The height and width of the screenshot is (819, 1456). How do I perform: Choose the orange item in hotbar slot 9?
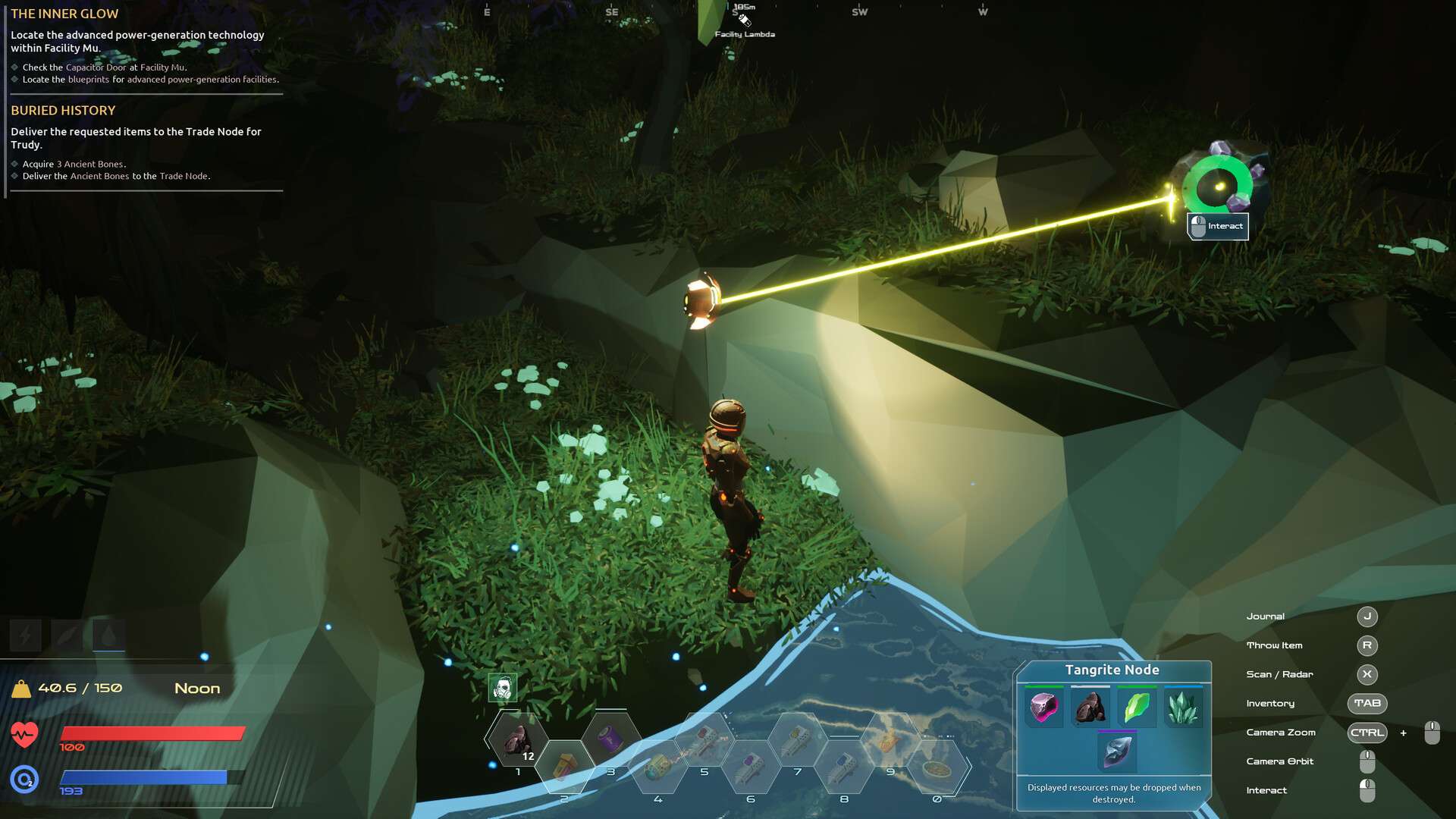(890, 739)
